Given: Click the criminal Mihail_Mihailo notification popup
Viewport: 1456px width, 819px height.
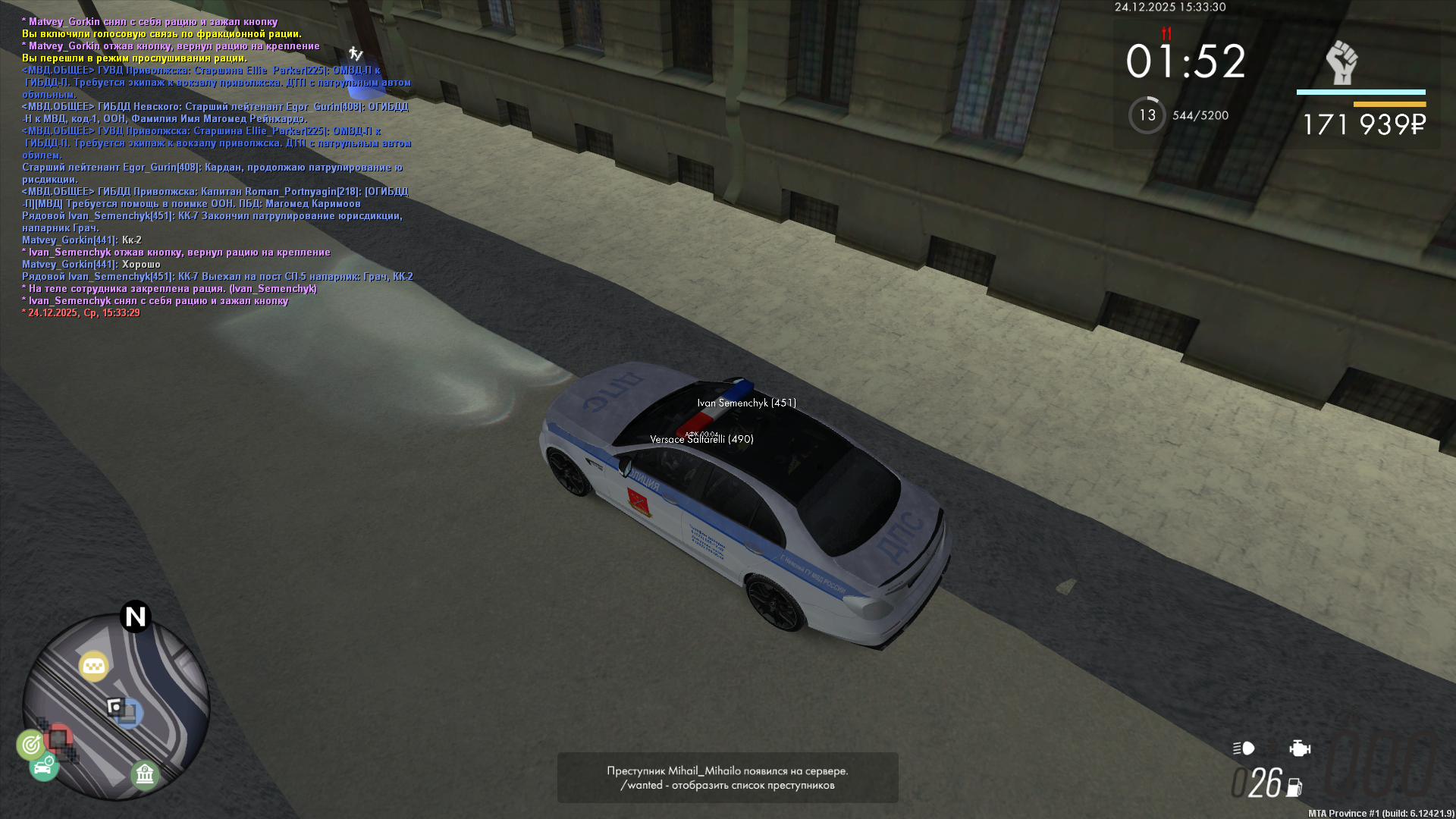Looking at the screenshot, I should (727, 777).
